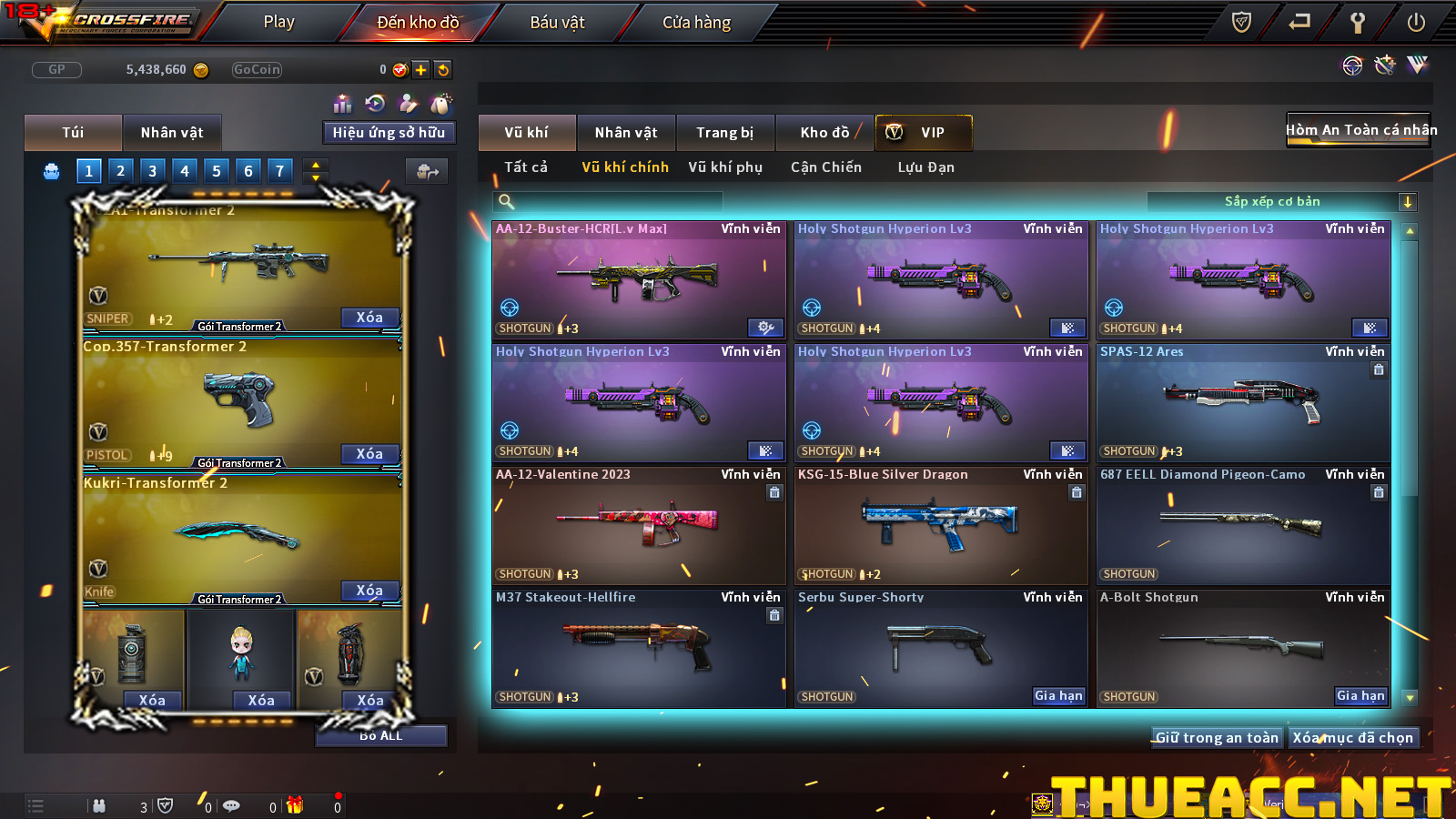Image resolution: width=1456 pixels, height=819 pixels.
Task: Show the Vũ khí phụ weapons filter
Action: point(724,167)
